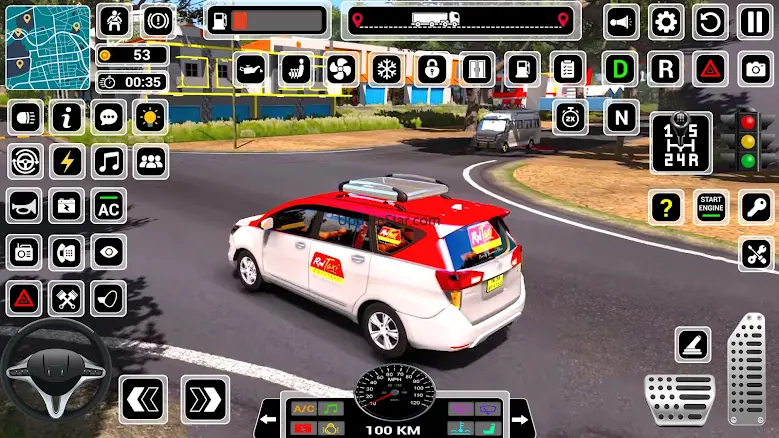Image resolution: width=779 pixels, height=438 pixels.
Task: Restart the level with the reload icon
Action: coord(711,21)
